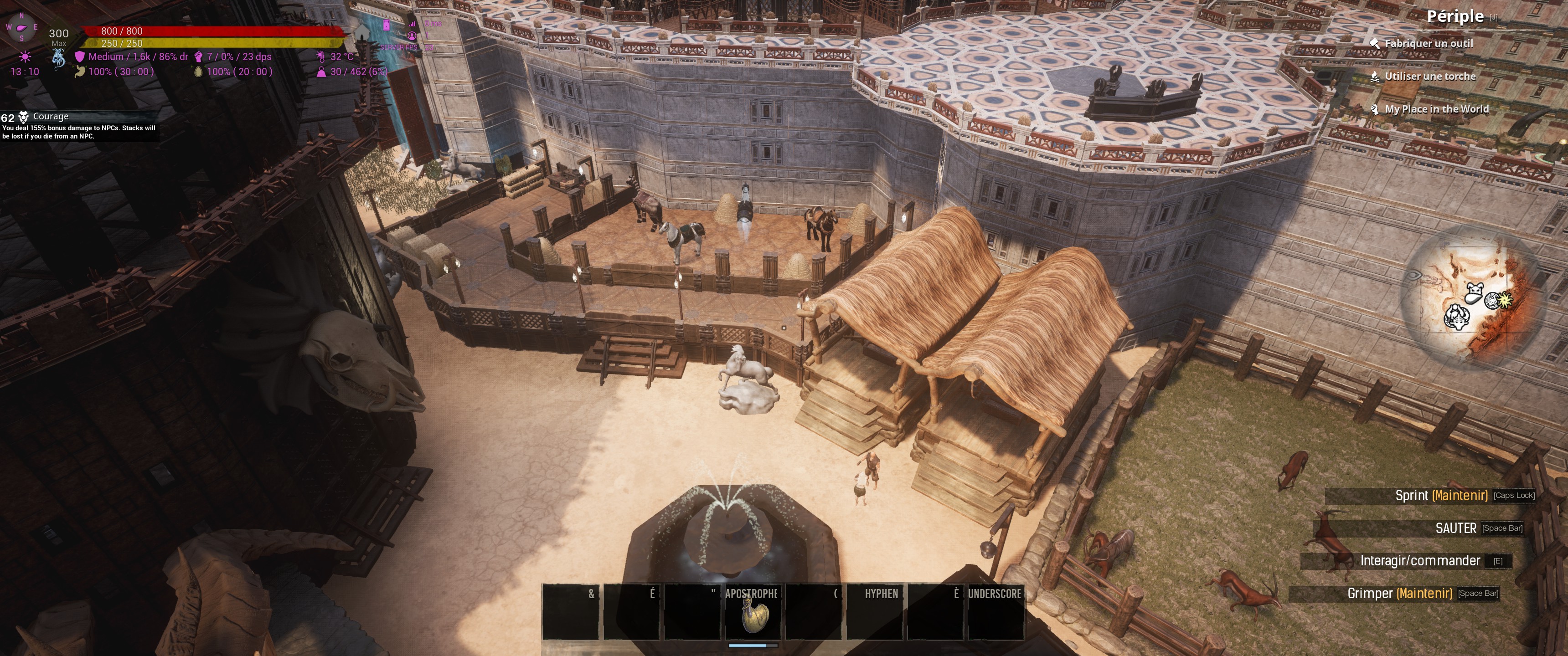This screenshot has height=656, width=1568.
Task: Click the armor shield status icon
Action: click(x=79, y=56)
